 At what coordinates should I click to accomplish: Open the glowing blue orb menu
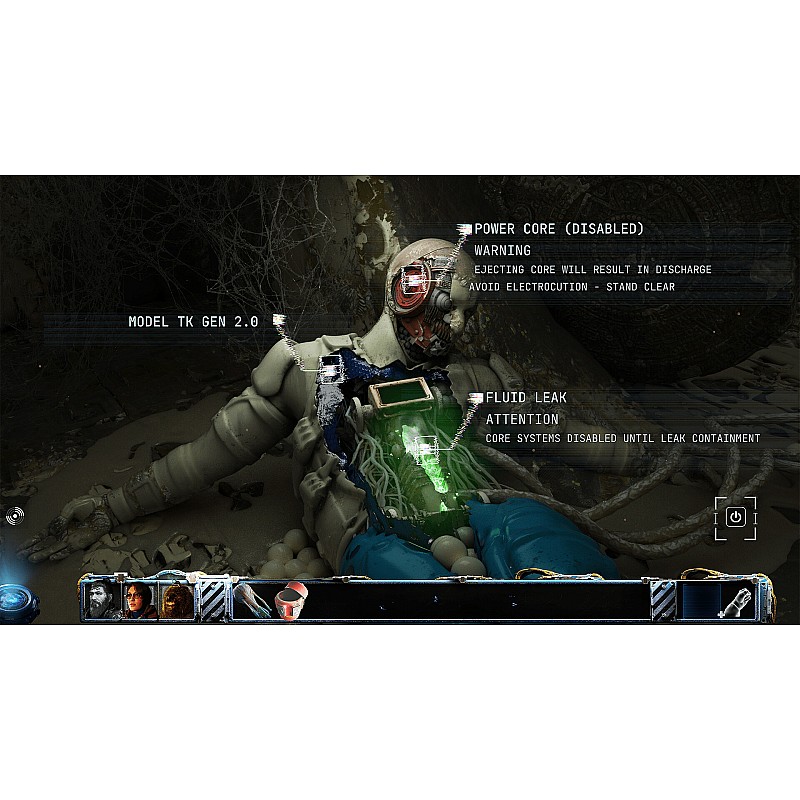point(16,596)
